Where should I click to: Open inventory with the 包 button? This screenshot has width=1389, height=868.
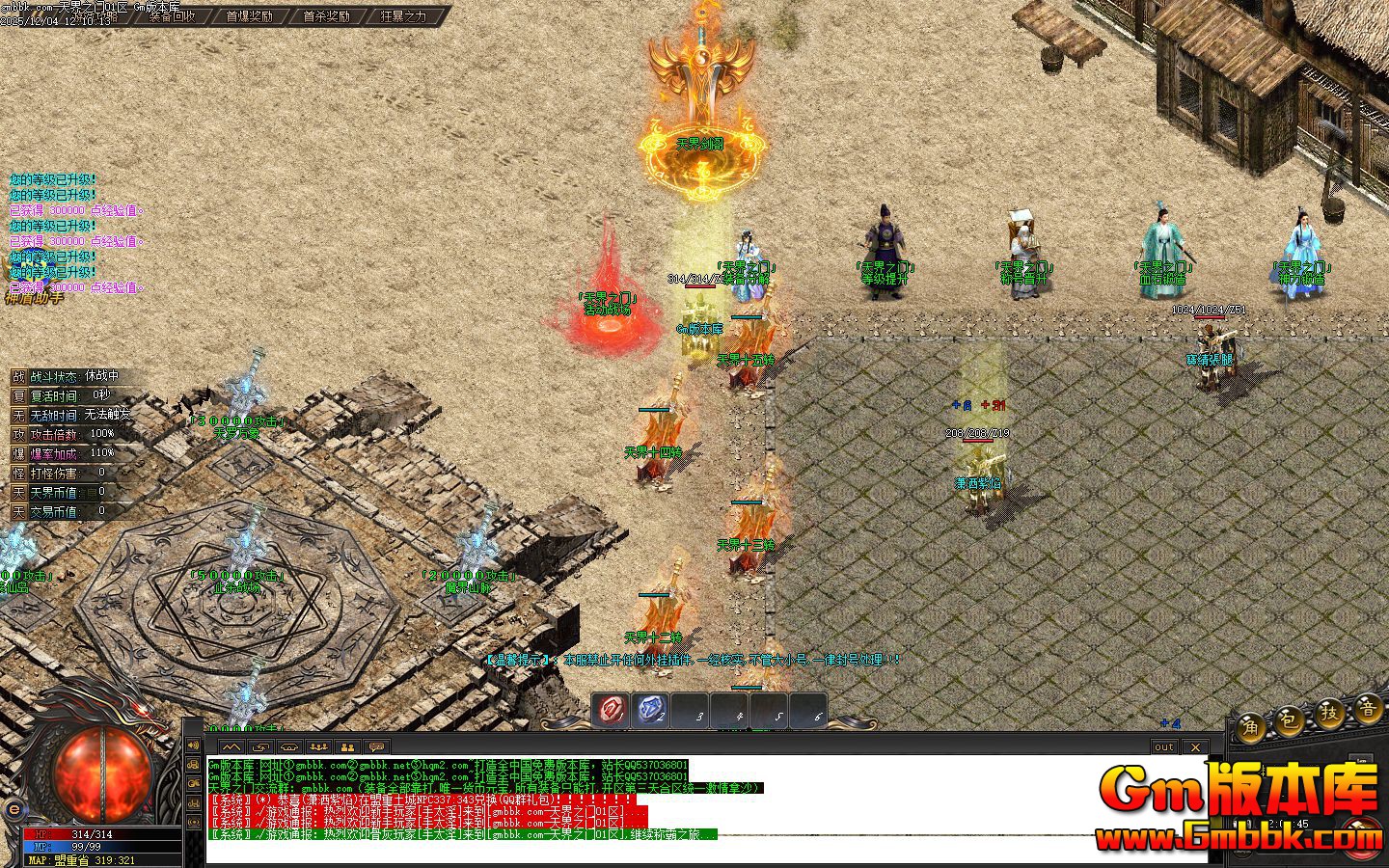[1290, 720]
